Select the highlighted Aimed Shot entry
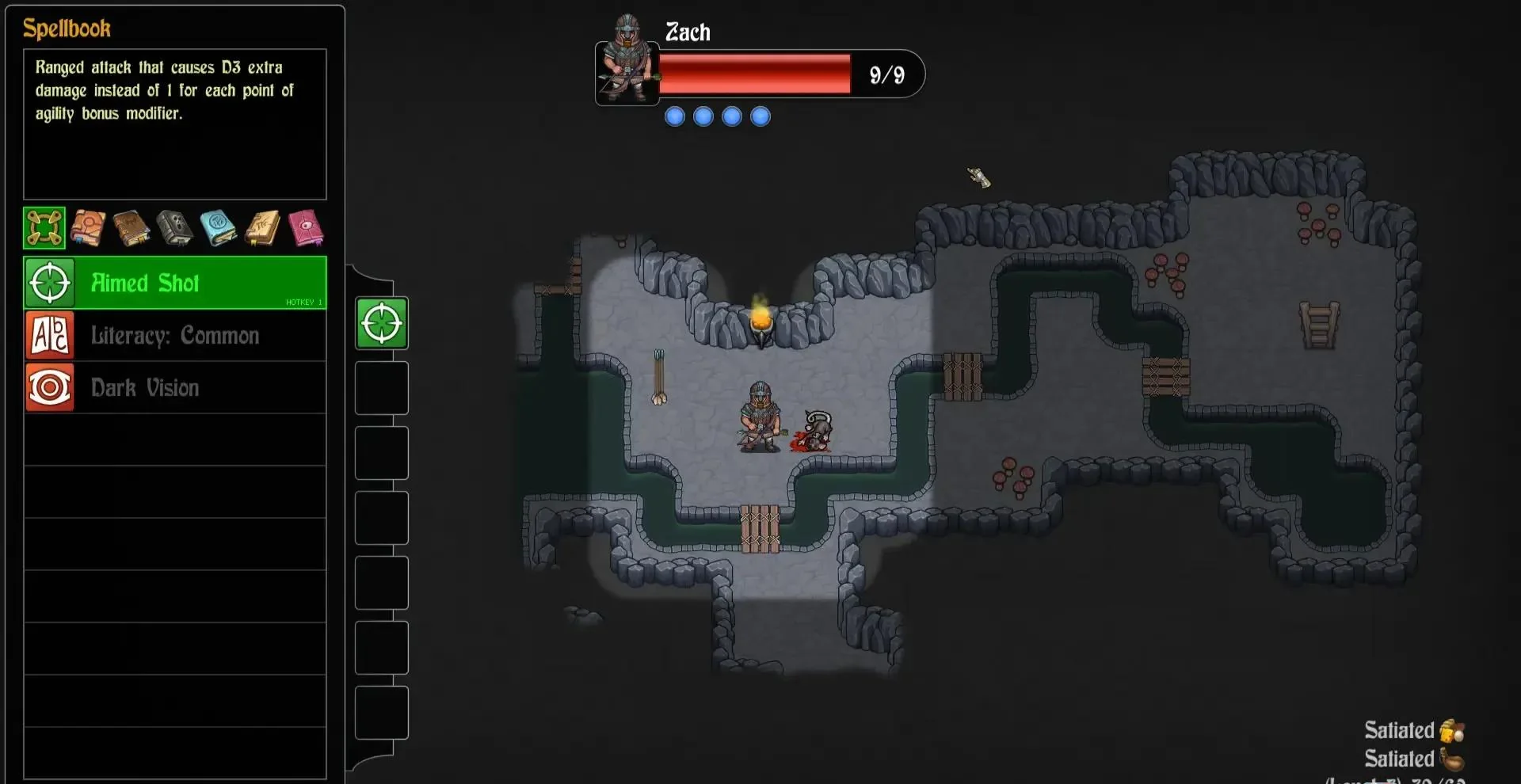Image resolution: width=1521 pixels, height=784 pixels. coord(174,283)
